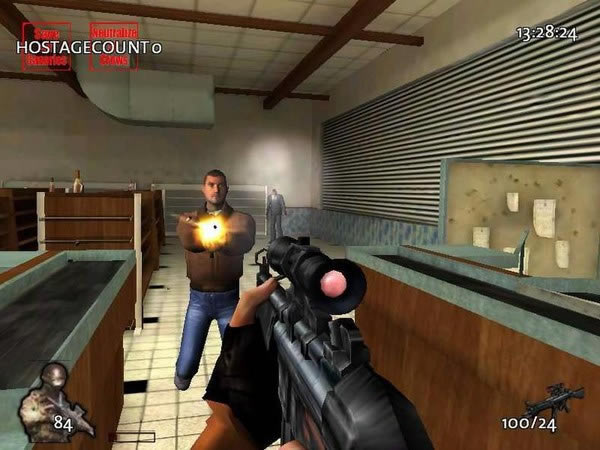Select the red Save objective box
The height and width of the screenshot is (450, 600).
[x=46, y=46]
